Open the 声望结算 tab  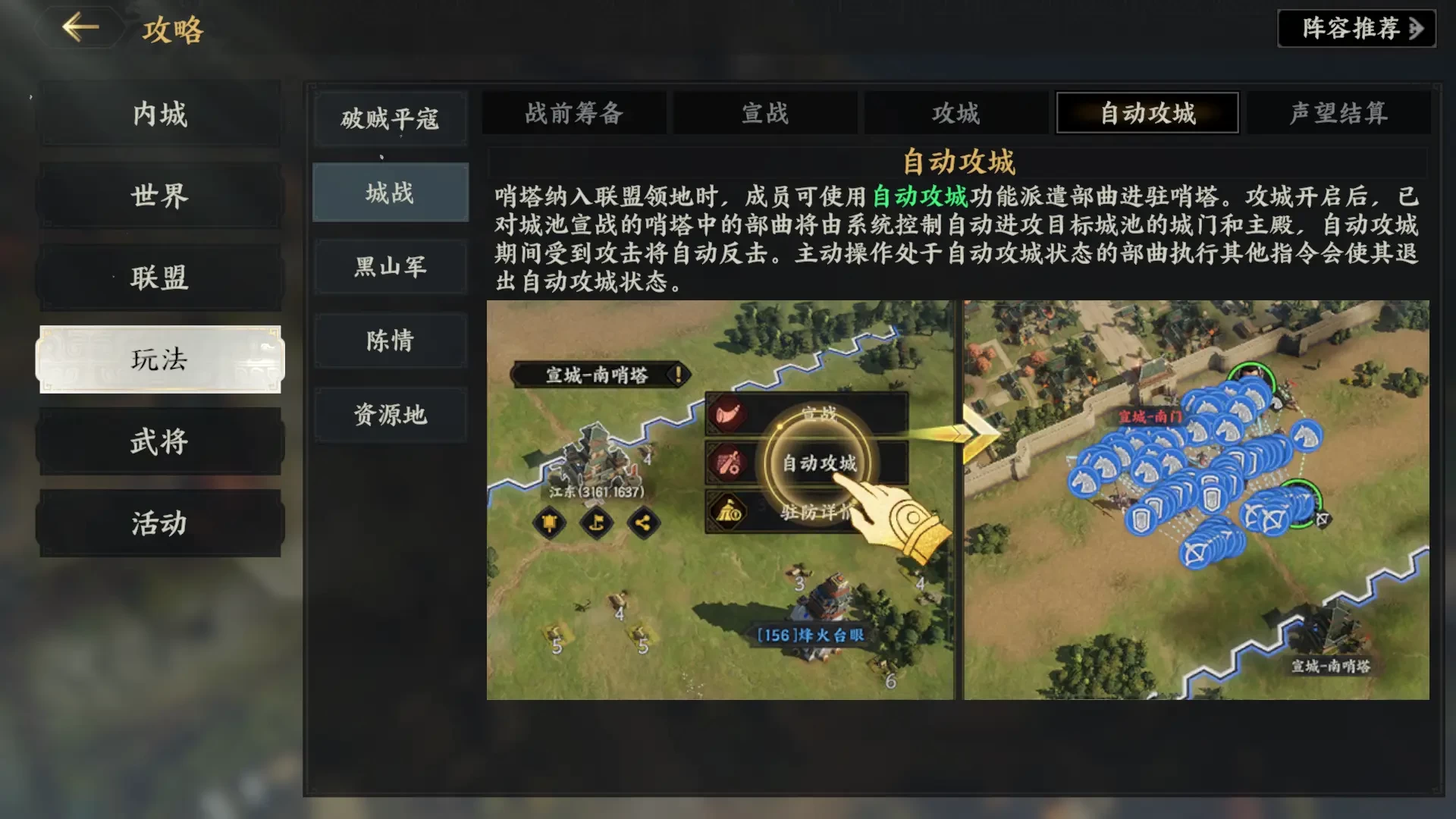[1338, 113]
